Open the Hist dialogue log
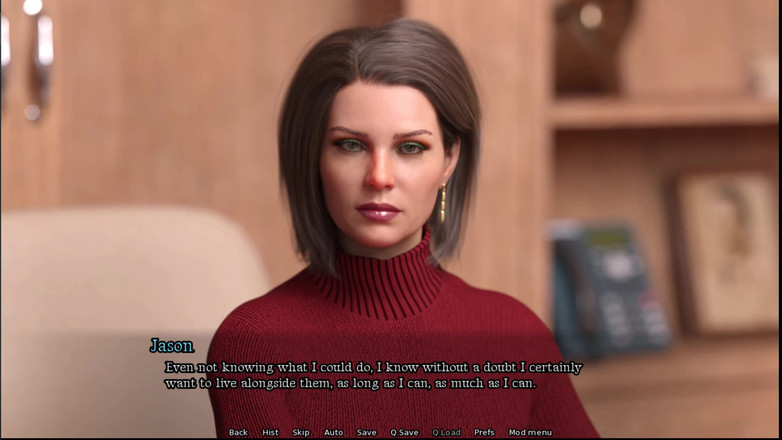782x440 pixels. (270, 432)
